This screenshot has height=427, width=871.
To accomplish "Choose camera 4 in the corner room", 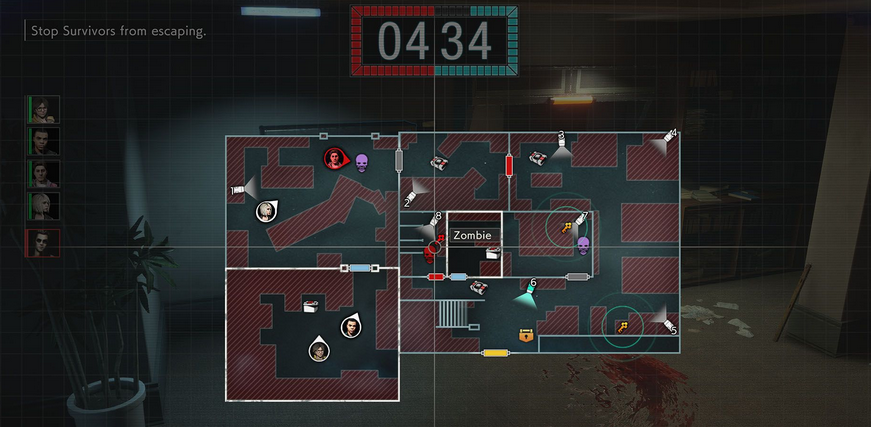I will 668,138.
